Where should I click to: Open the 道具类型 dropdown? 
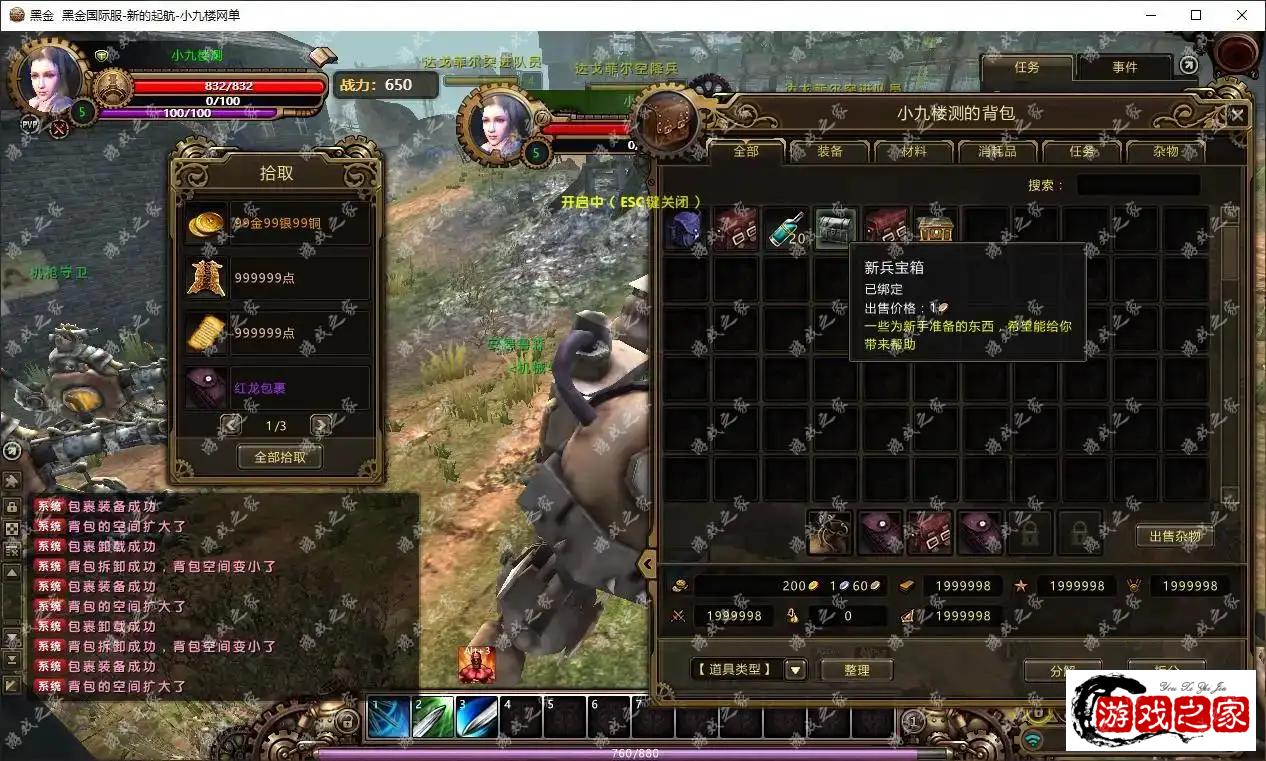[796, 670]
